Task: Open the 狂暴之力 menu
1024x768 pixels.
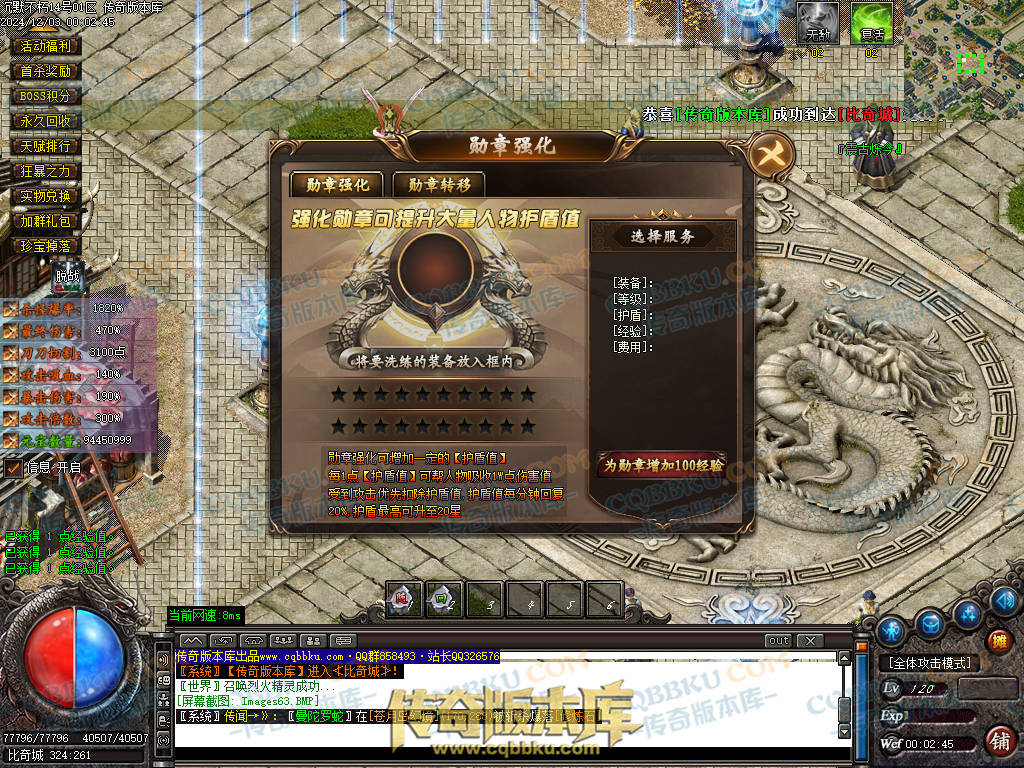Action: [x=45, y=171]
